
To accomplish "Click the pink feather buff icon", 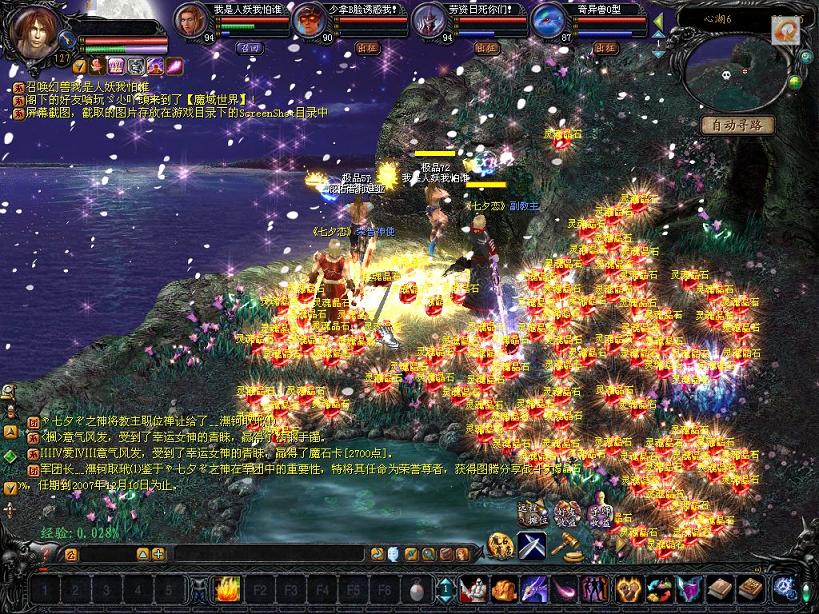I will [174, 66].
